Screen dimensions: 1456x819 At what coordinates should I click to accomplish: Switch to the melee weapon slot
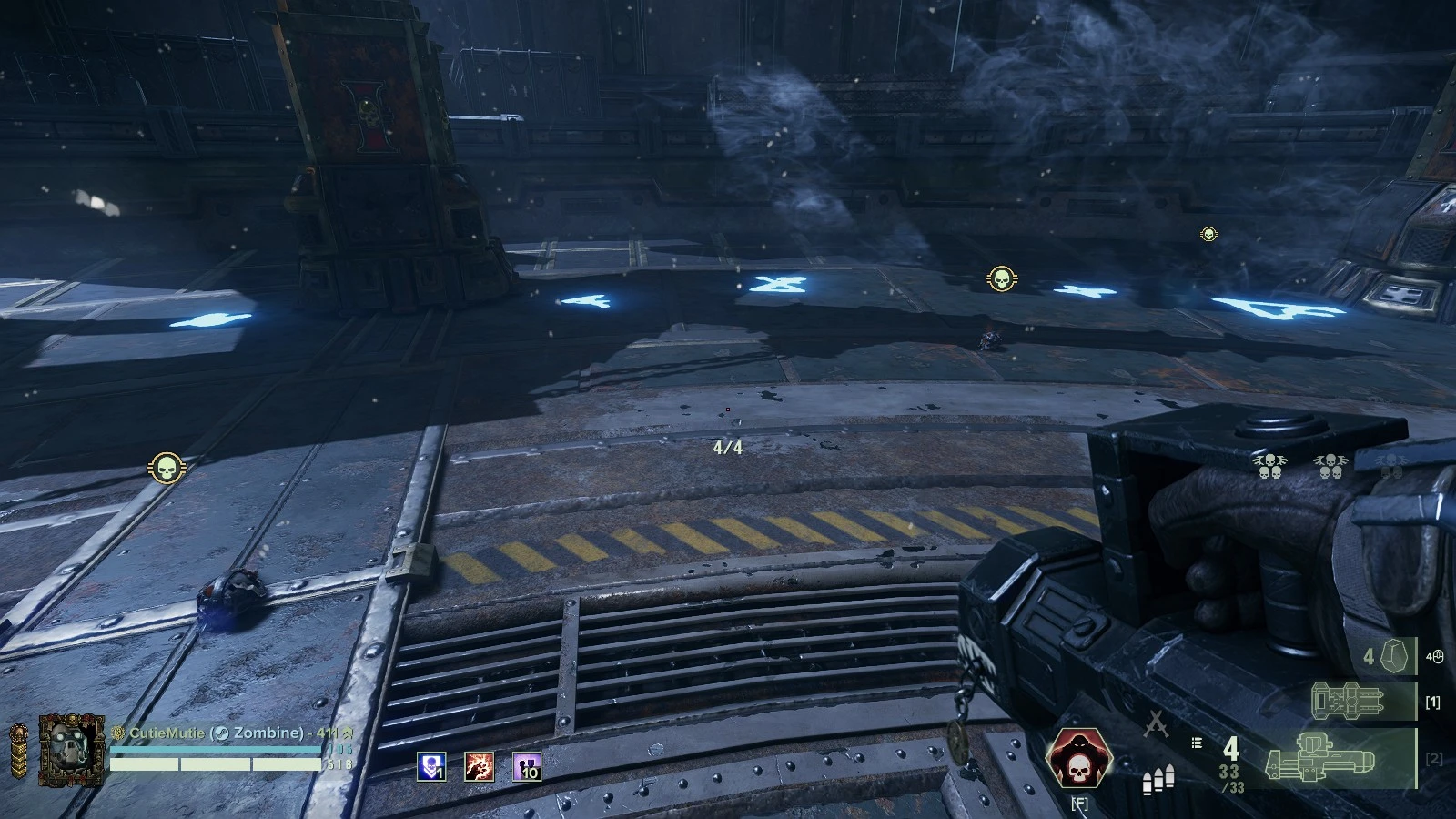pyautogui.click(x=1350, y=702)
